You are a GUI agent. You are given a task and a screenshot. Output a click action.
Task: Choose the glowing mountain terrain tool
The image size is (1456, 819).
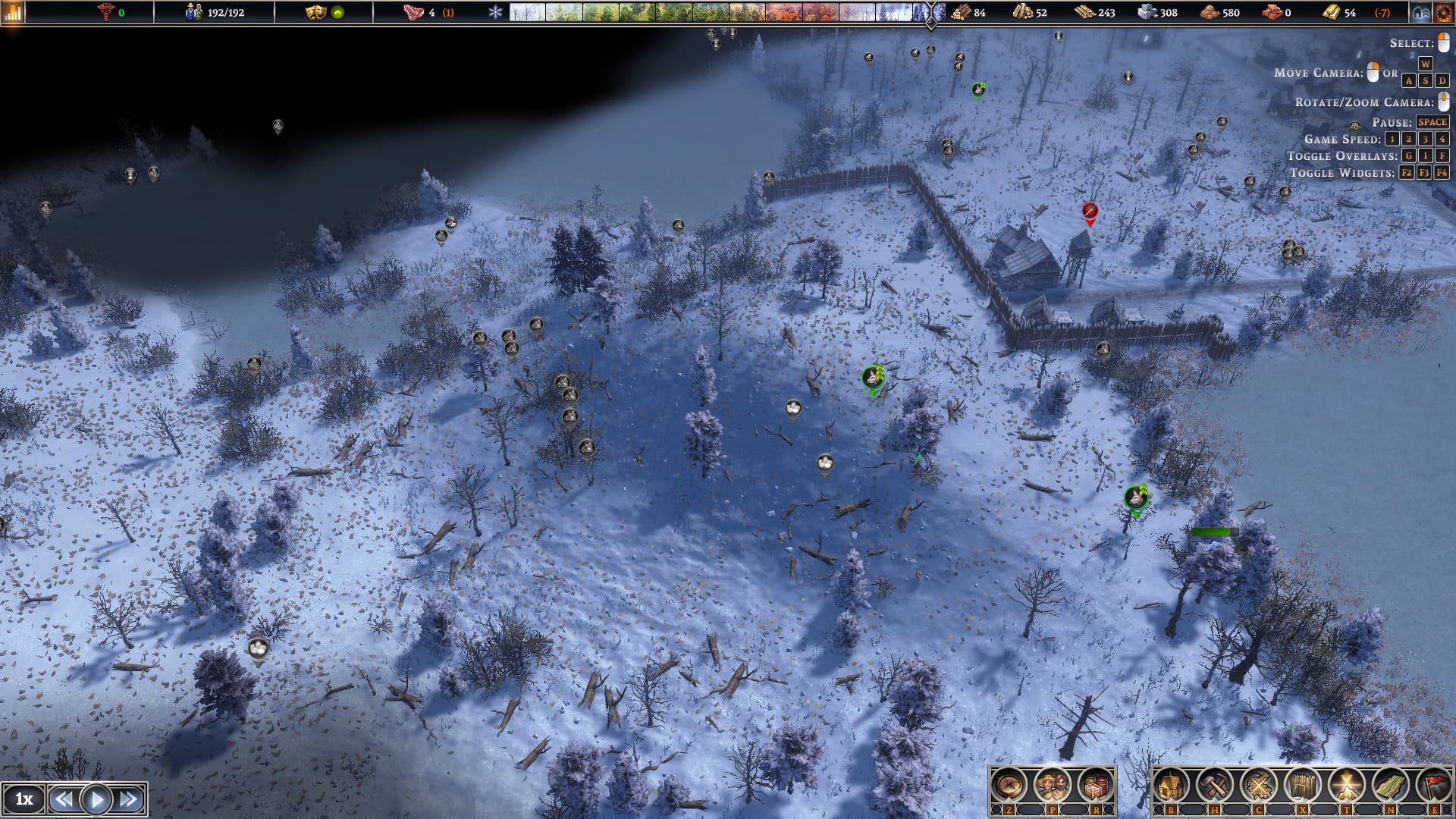[x=1346, y=786]
